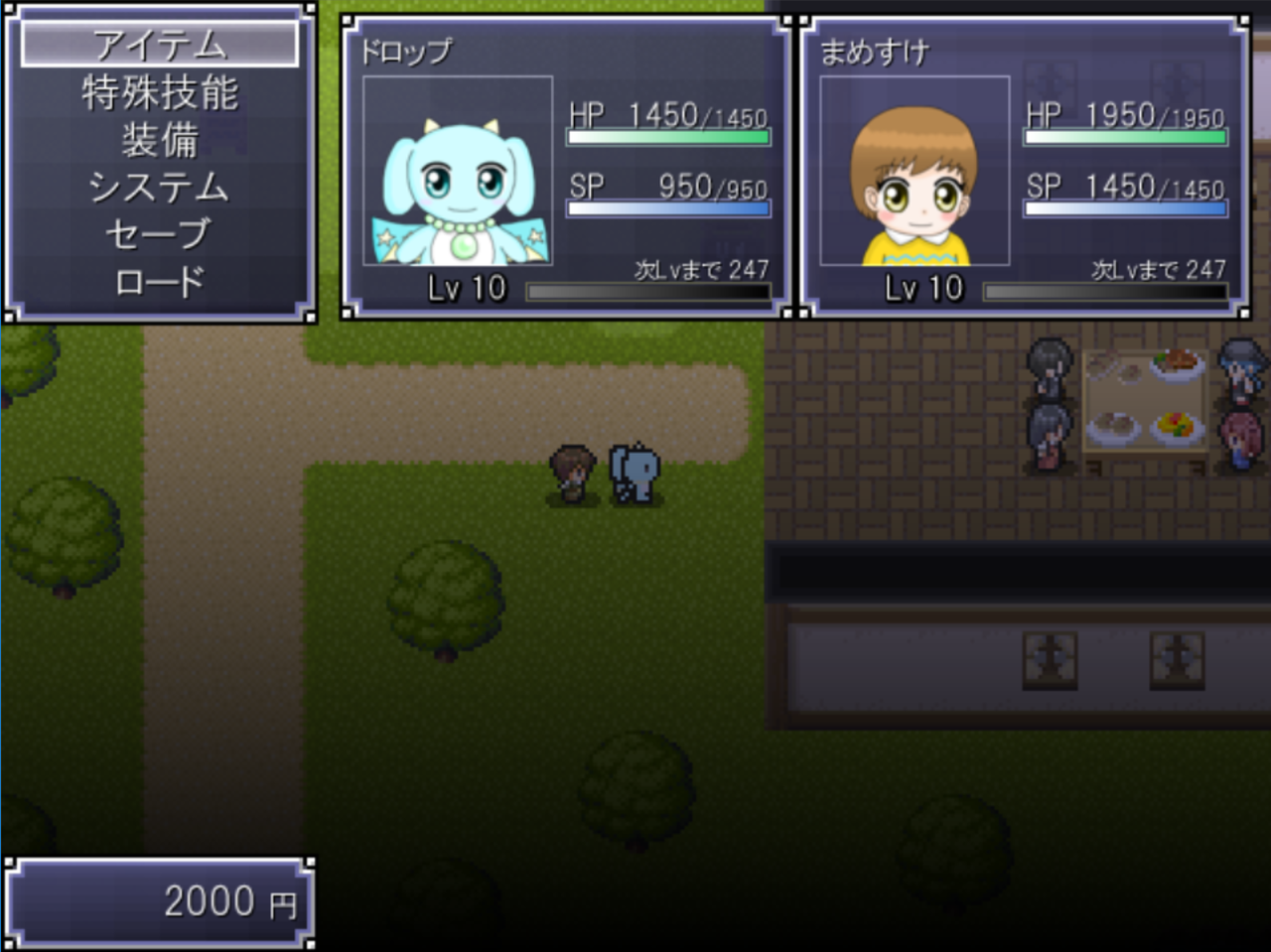Choose the 装備 (Equipment) option
1271x952 pixels.
pyautogui.click(x=159, y=140)
